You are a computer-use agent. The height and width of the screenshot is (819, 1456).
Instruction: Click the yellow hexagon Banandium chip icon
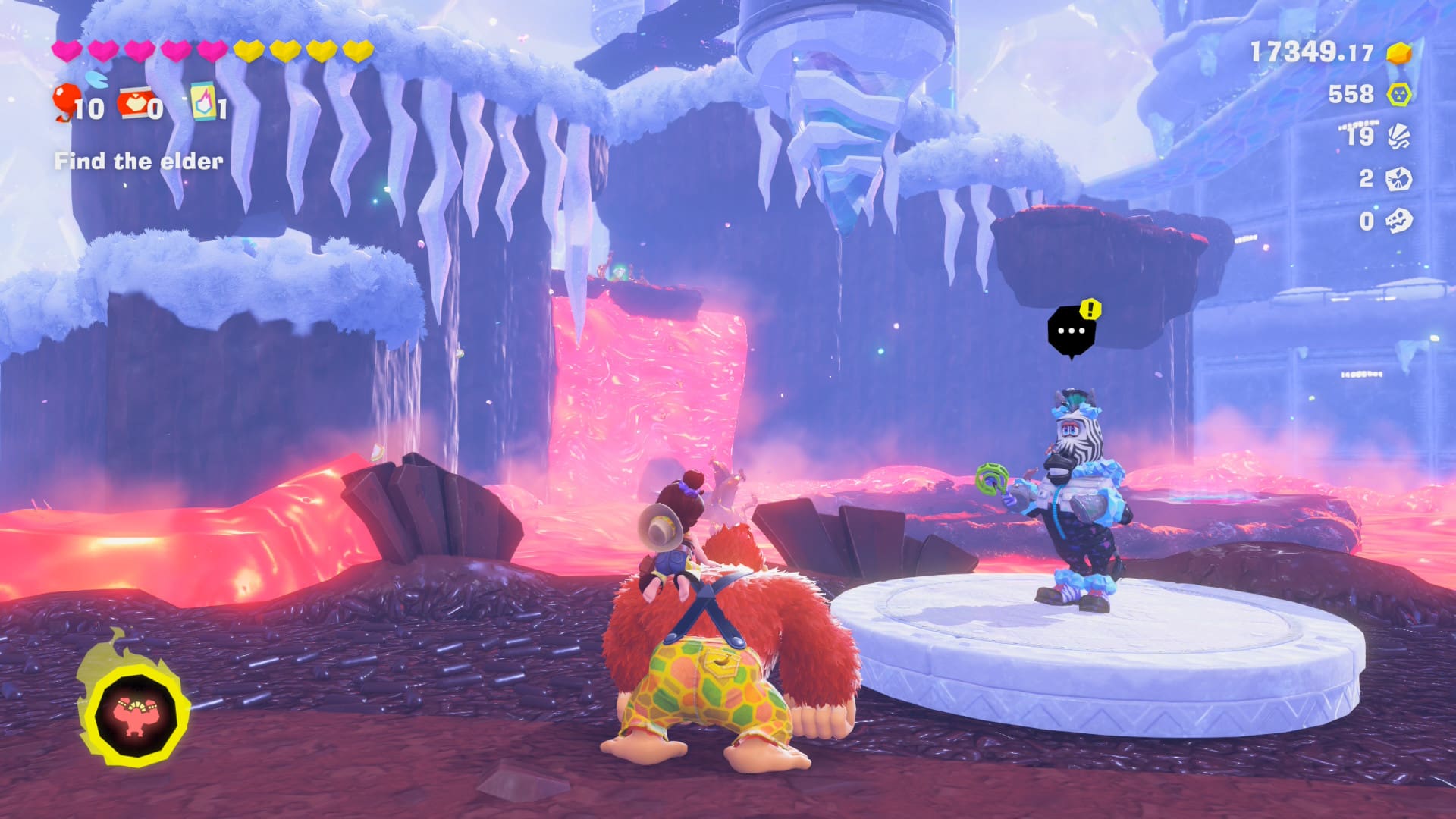click(1399, 94)
